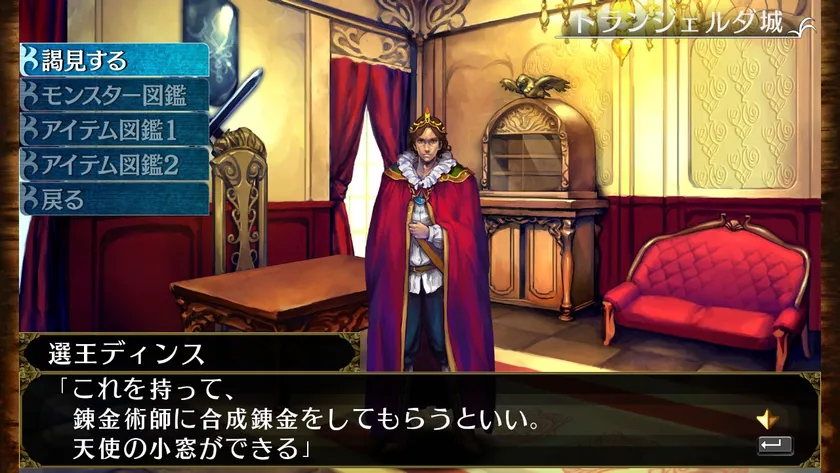This screenshot has height=473, width=840.
Task: Choose アイテム図鑑1 from the menu
Action: click(x=114, y=130)
